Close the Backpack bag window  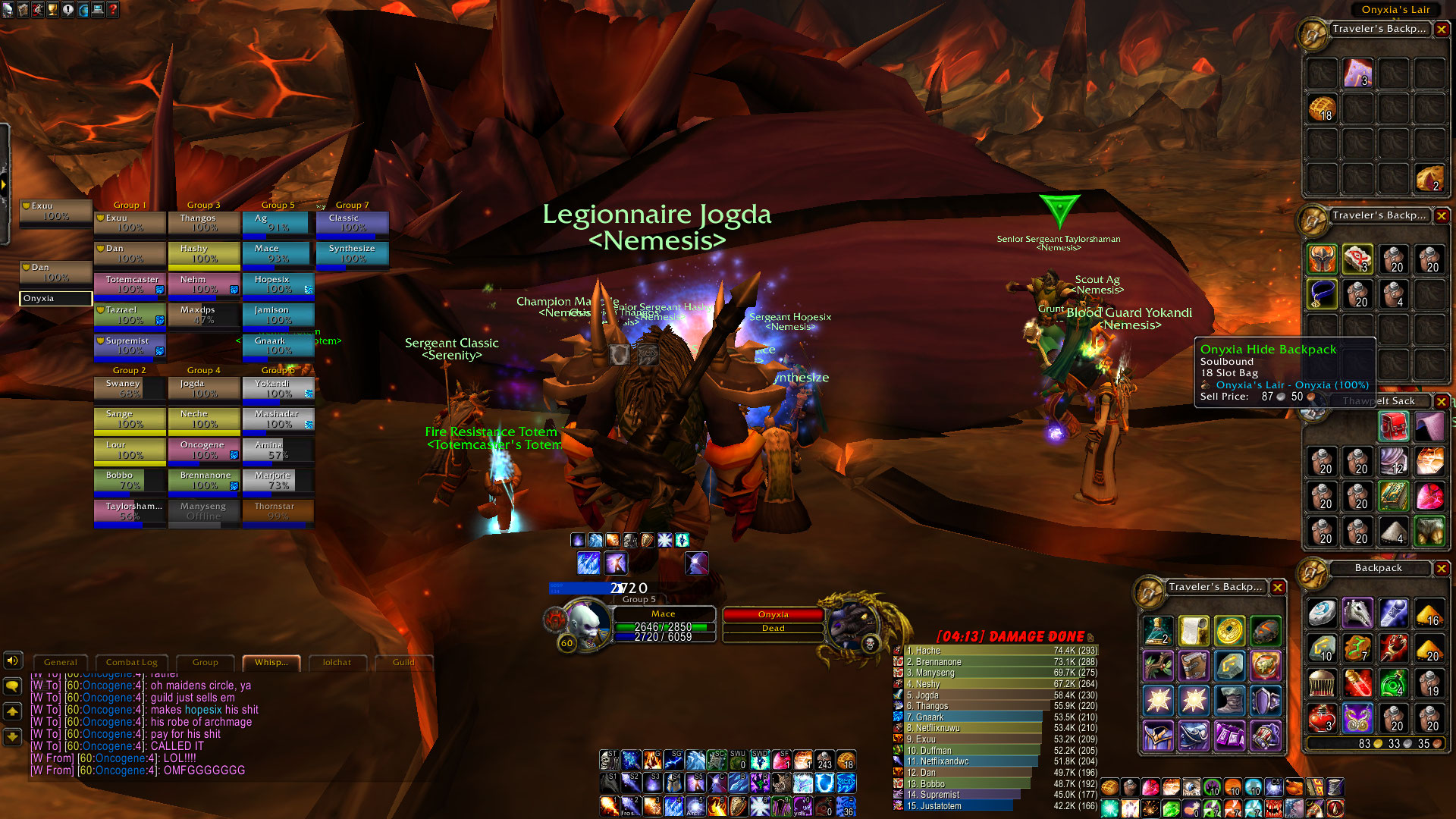tap(1442, 568)
